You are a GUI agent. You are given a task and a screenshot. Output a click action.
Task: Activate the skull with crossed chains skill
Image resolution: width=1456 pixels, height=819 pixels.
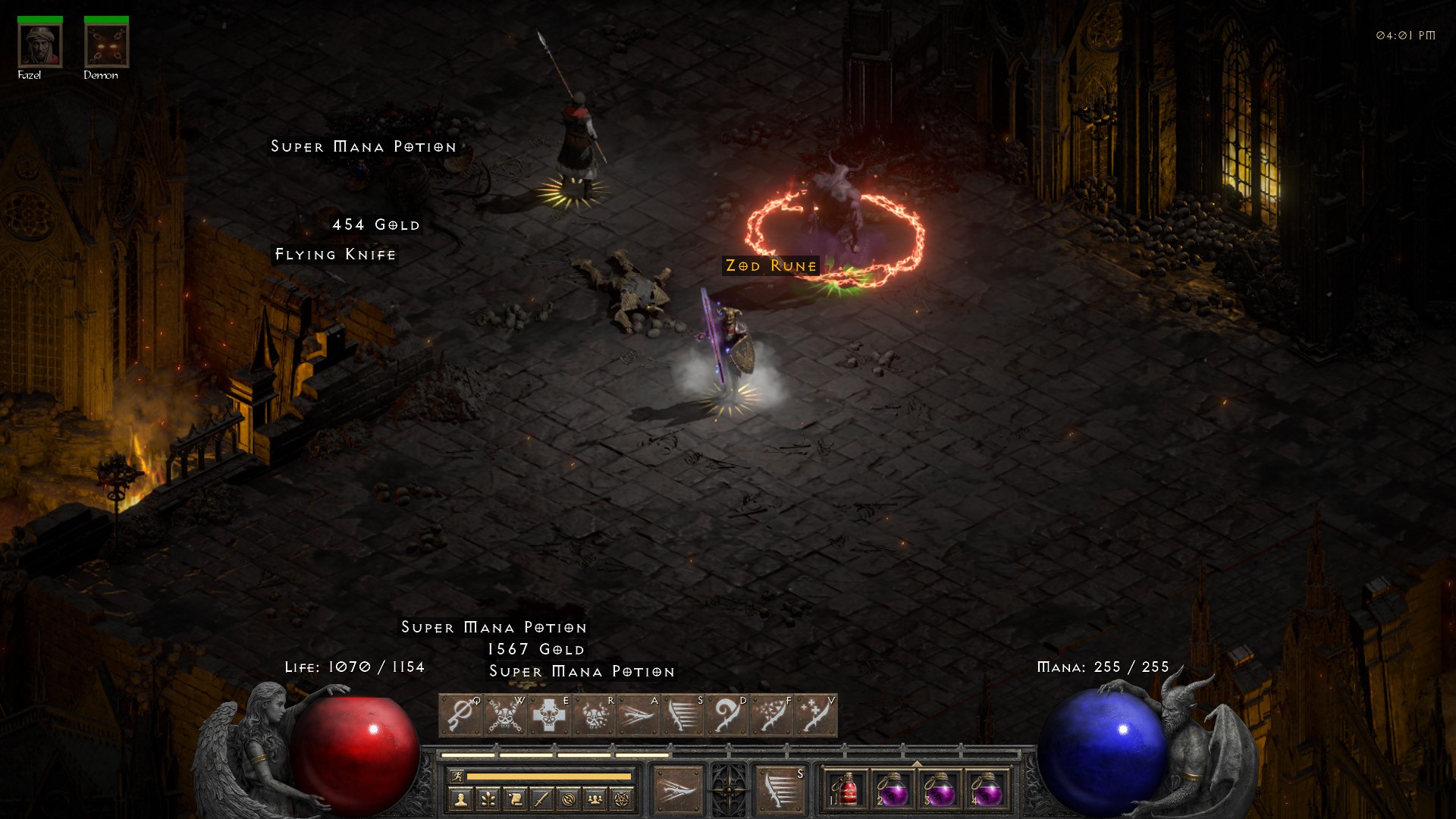click(504, 715)
